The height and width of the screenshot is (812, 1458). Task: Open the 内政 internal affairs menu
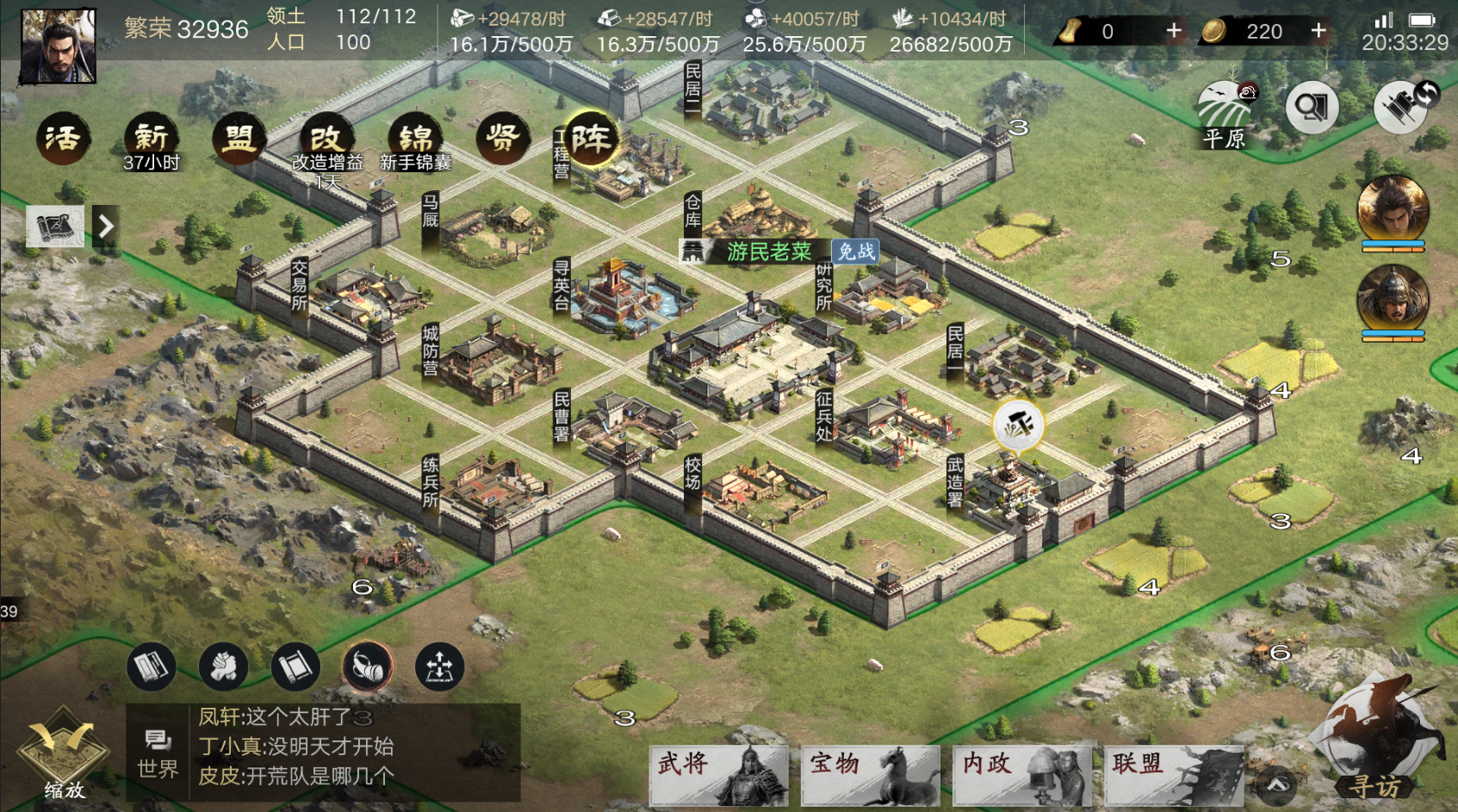click(1022, 774)
